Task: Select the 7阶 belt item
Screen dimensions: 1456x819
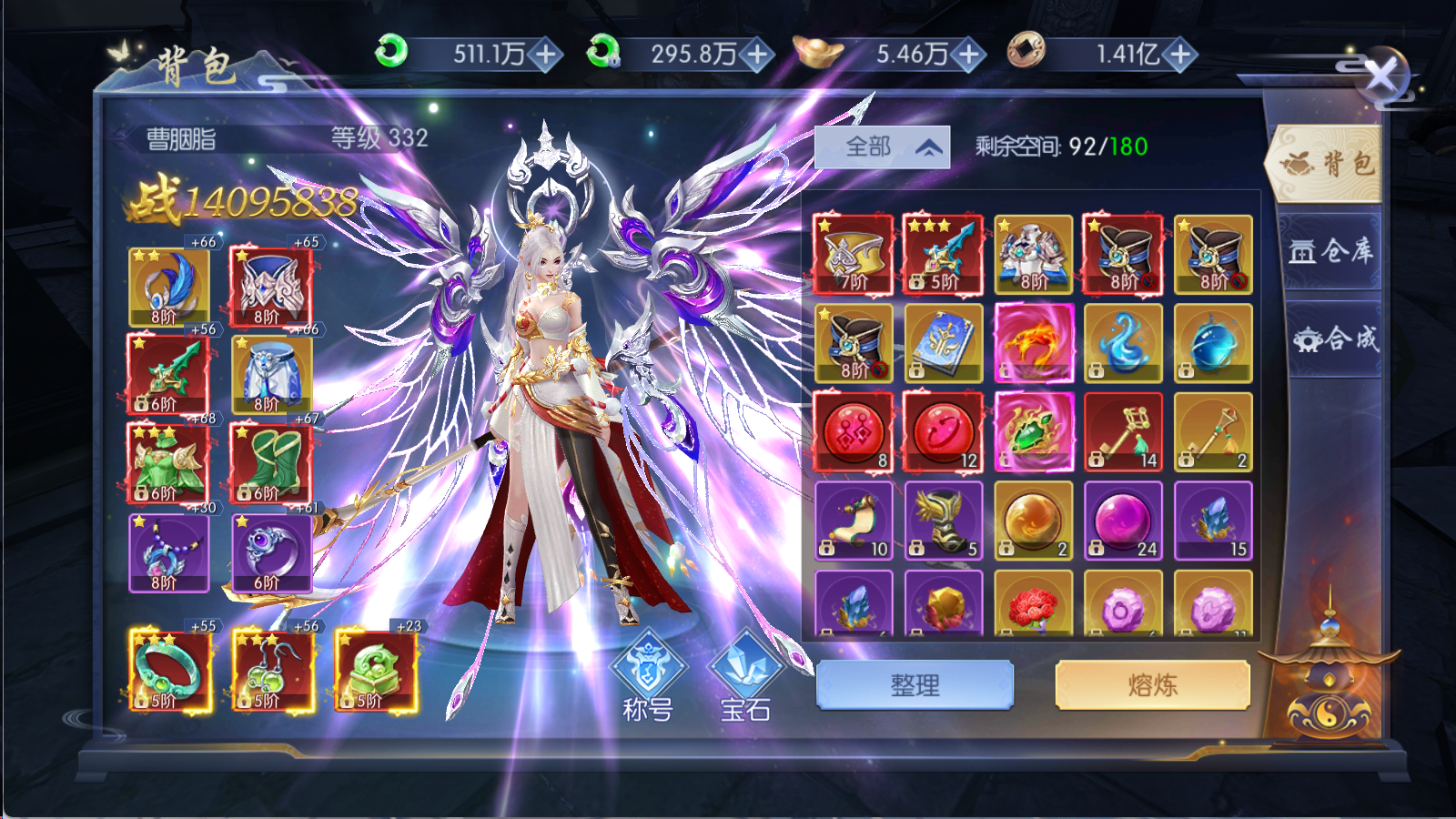Action: pos(854,255)
